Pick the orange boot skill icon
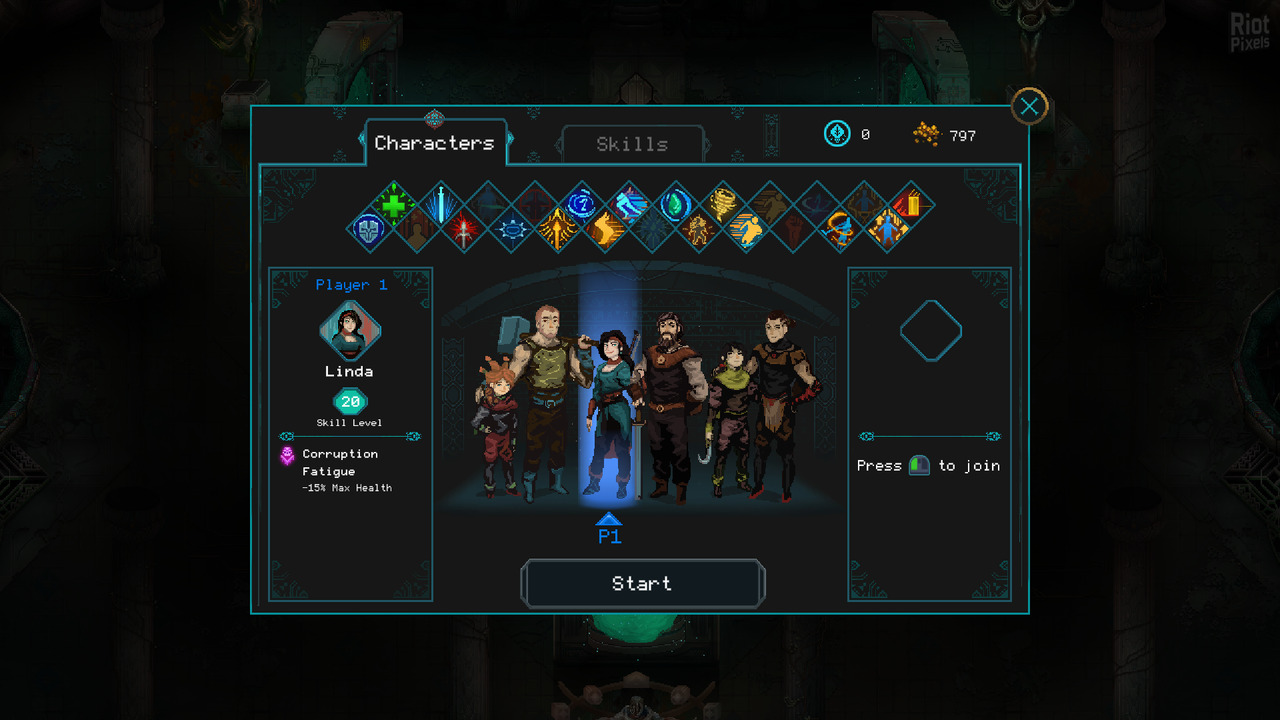 pyautogui.click(x=605, y=230)
